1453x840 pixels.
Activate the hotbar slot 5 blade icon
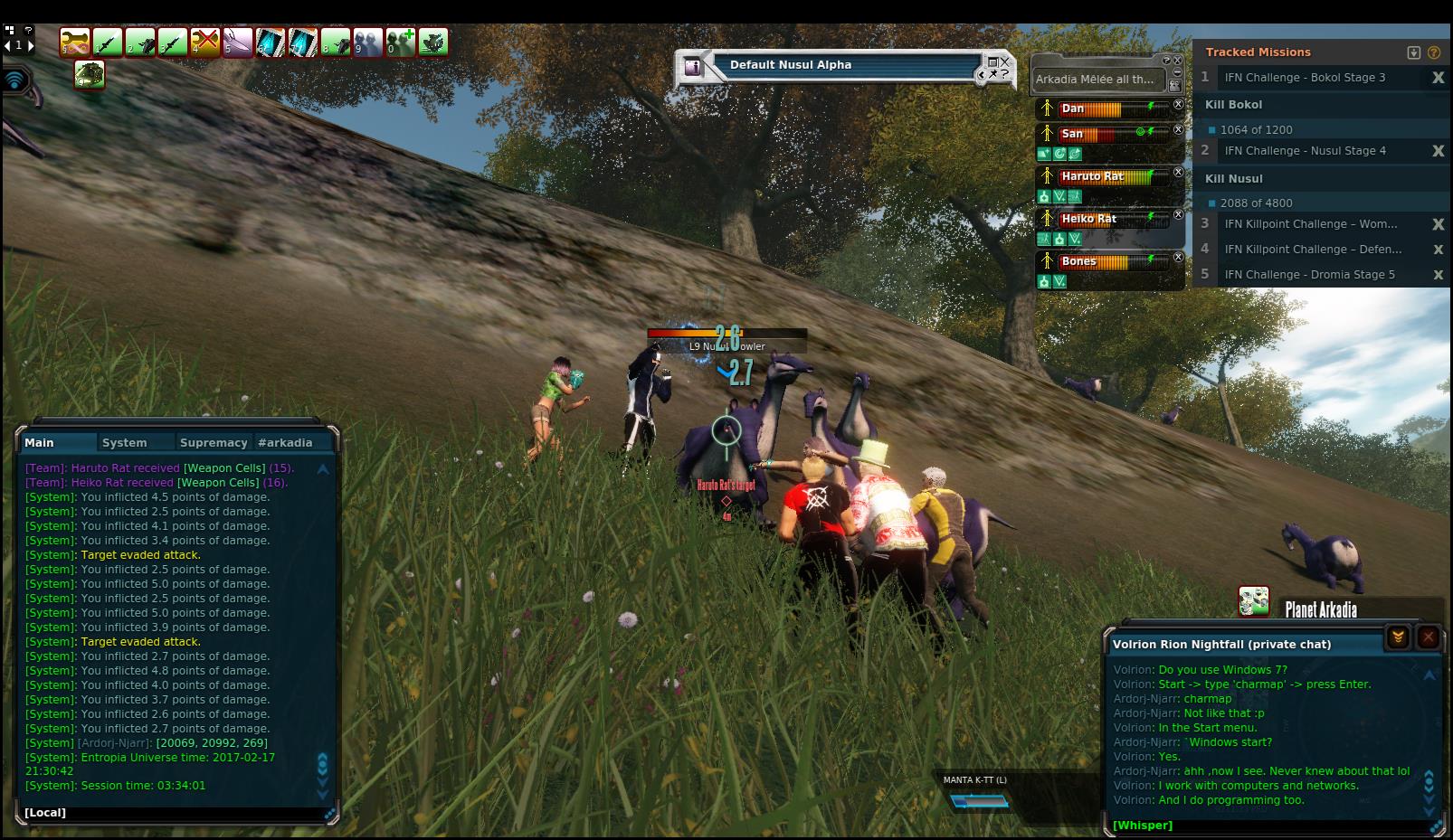pos(238,42)
